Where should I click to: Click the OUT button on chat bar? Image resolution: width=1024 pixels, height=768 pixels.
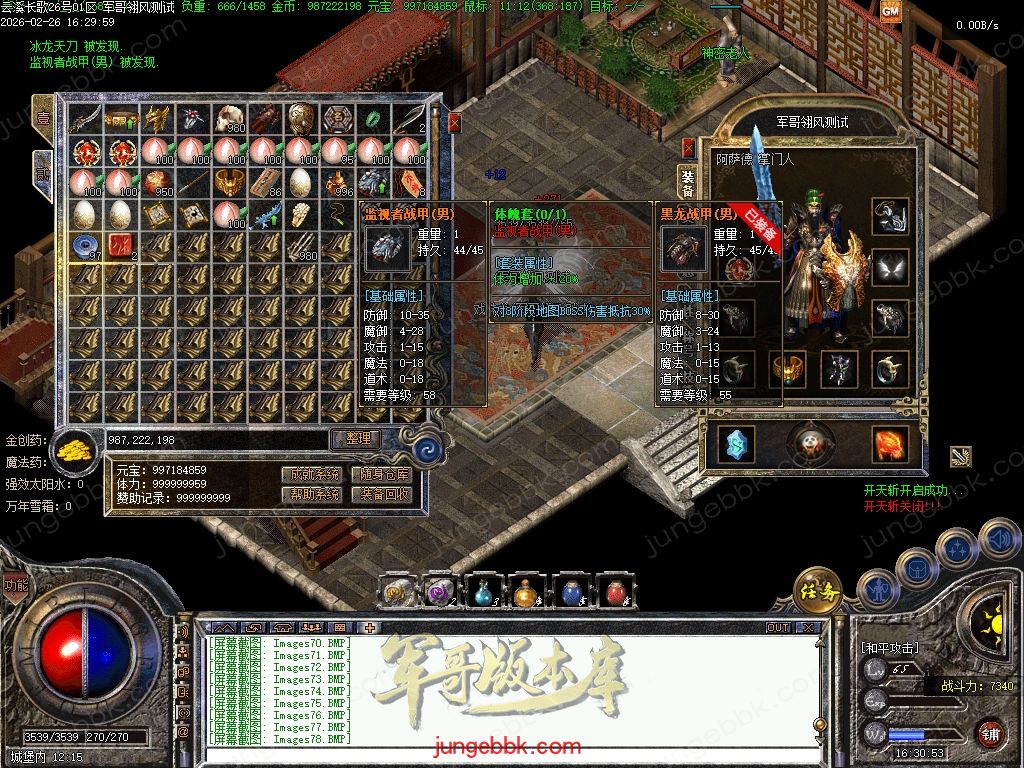[778, 628]
